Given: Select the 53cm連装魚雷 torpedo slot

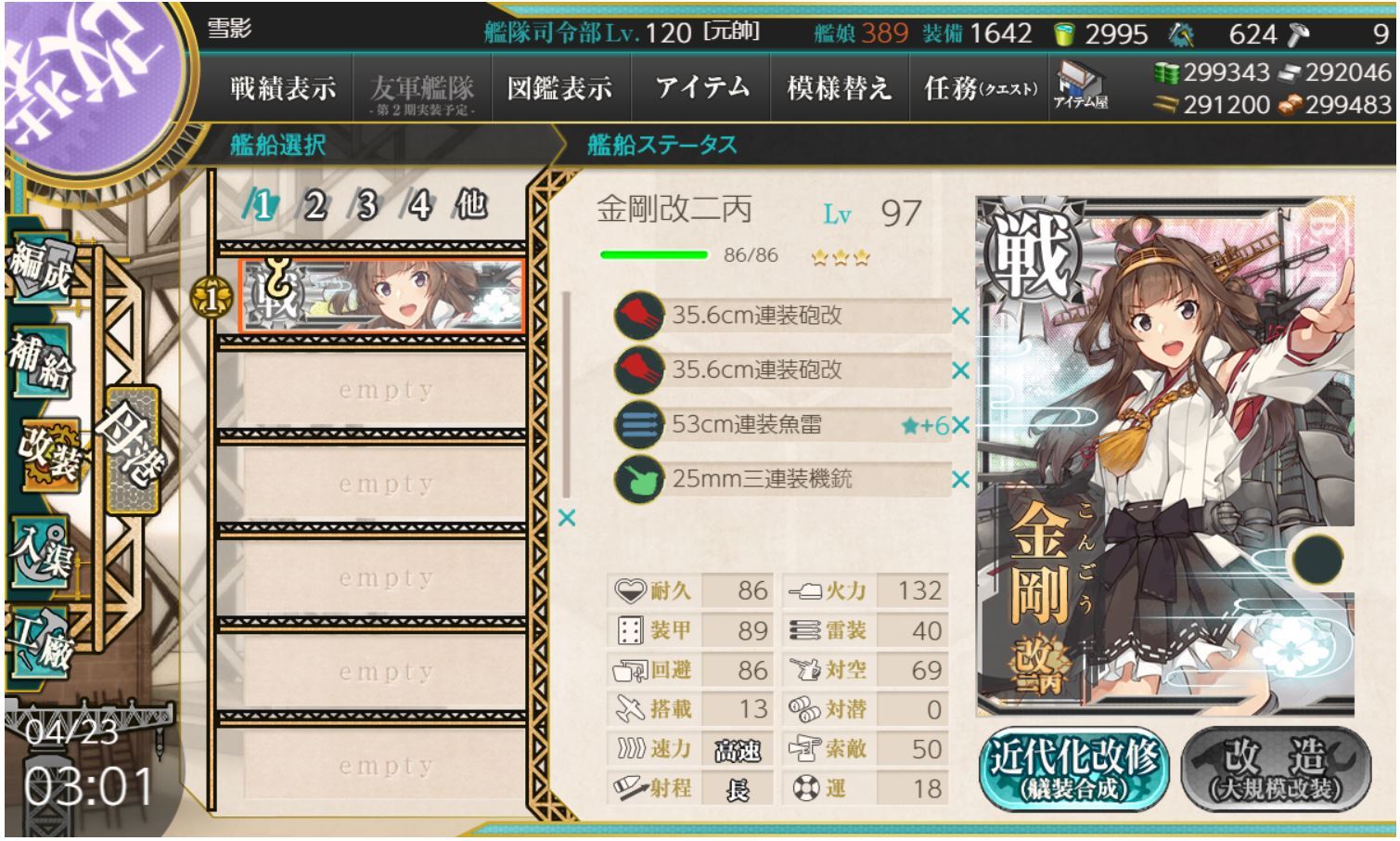Looking at the screenshot, I should click(779, 424).
